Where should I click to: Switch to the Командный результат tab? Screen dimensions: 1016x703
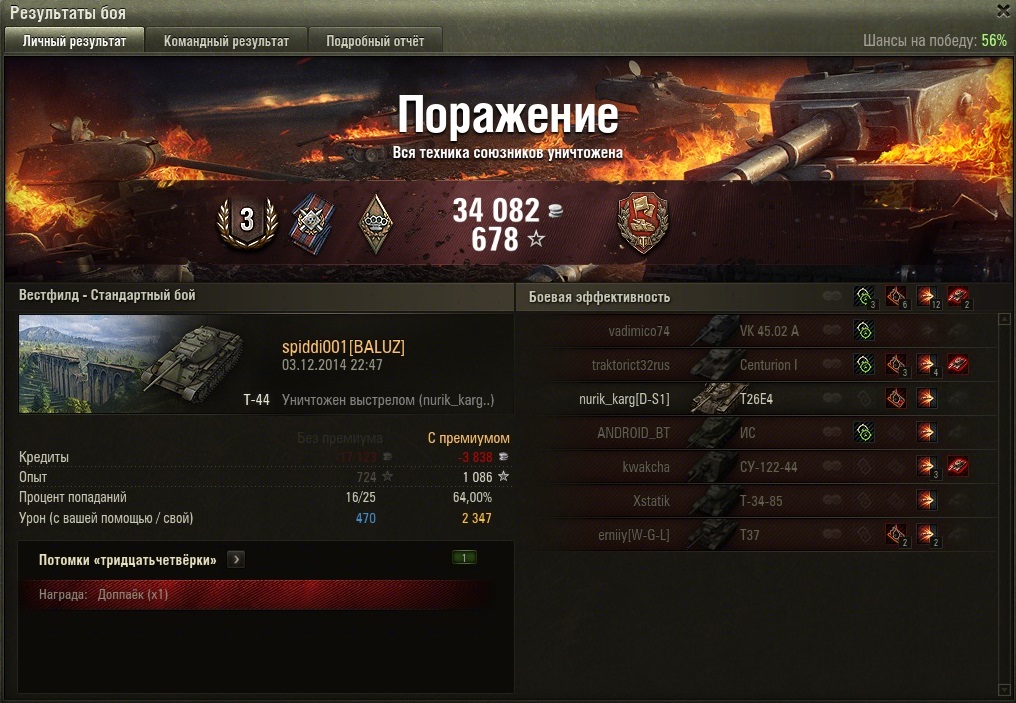pyautogui.click(x=226, y=41)
